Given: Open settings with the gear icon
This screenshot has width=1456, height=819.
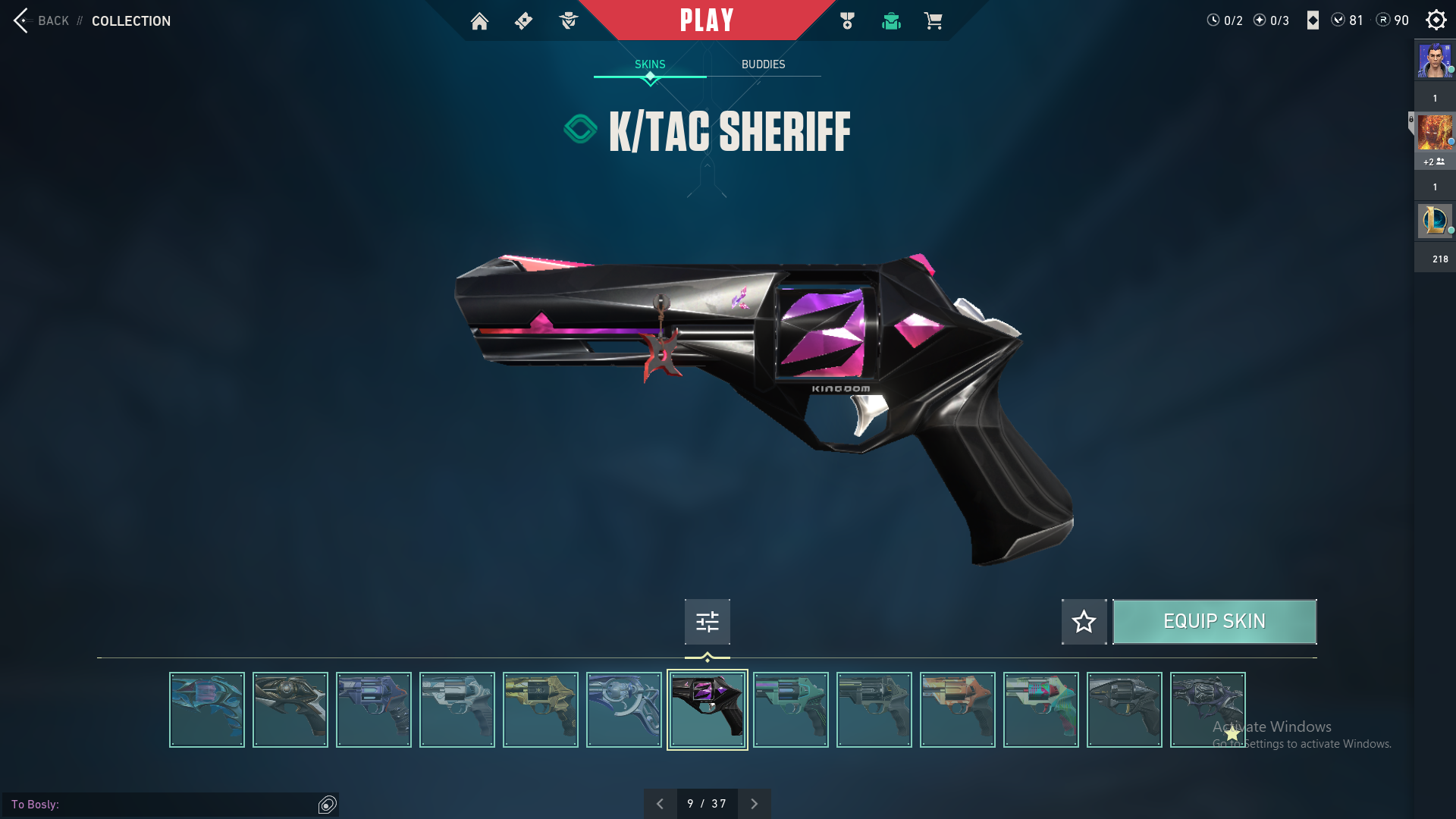Looking at the screenshot, I should [1436, 20].
